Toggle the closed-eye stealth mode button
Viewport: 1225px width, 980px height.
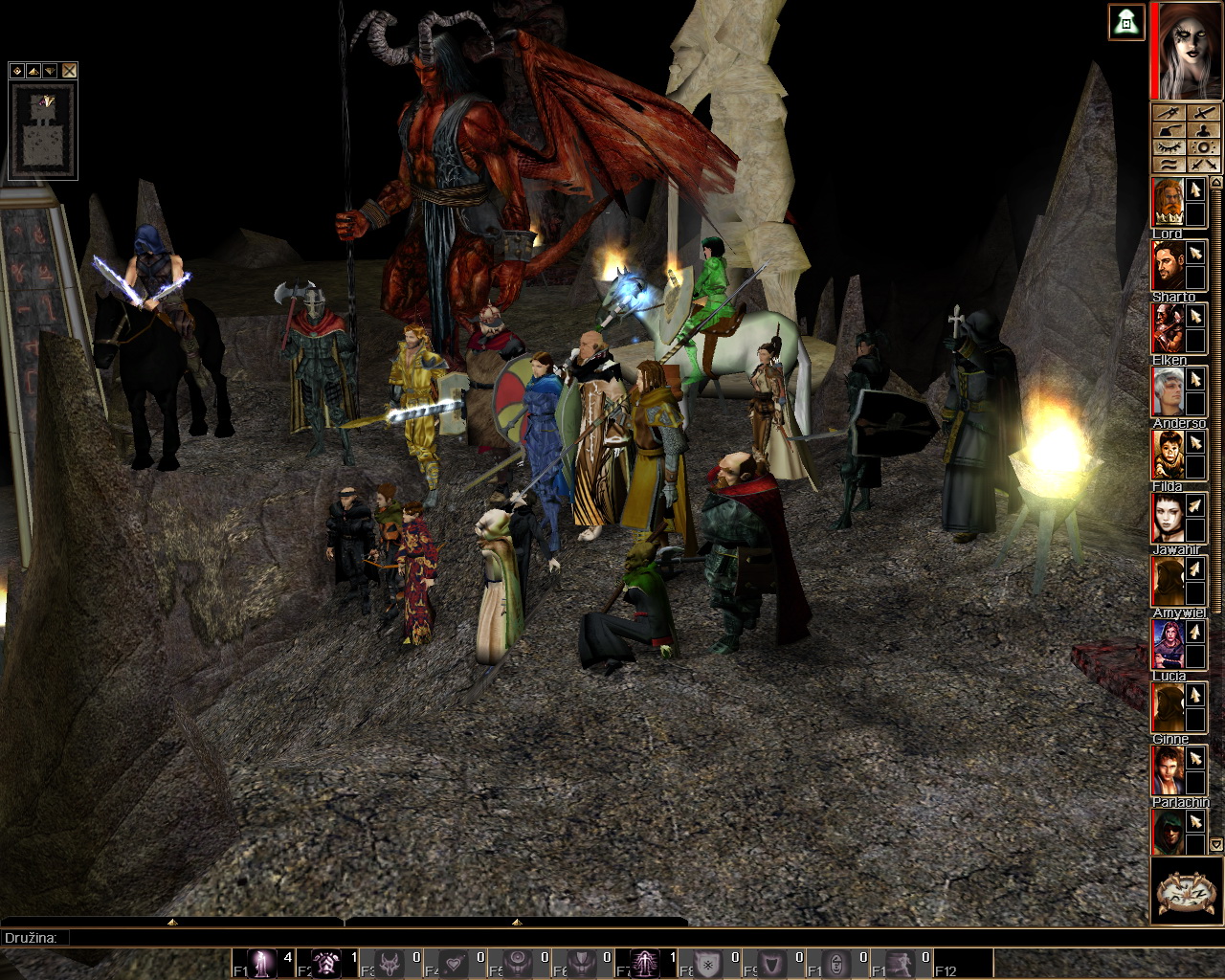pos(1169,147)
